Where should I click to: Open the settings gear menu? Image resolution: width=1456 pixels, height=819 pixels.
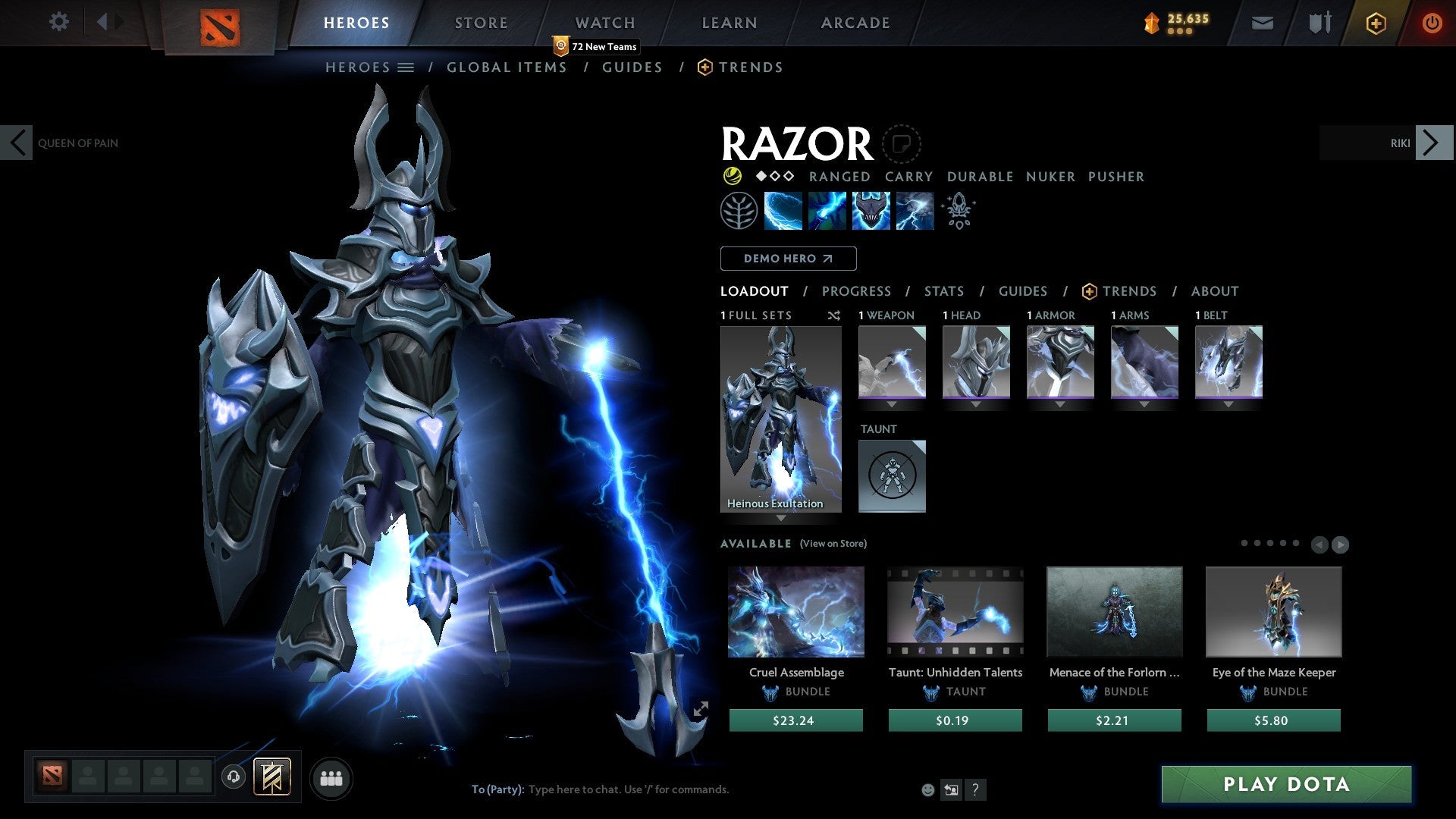pyautogui.click(x=59, y=22)
